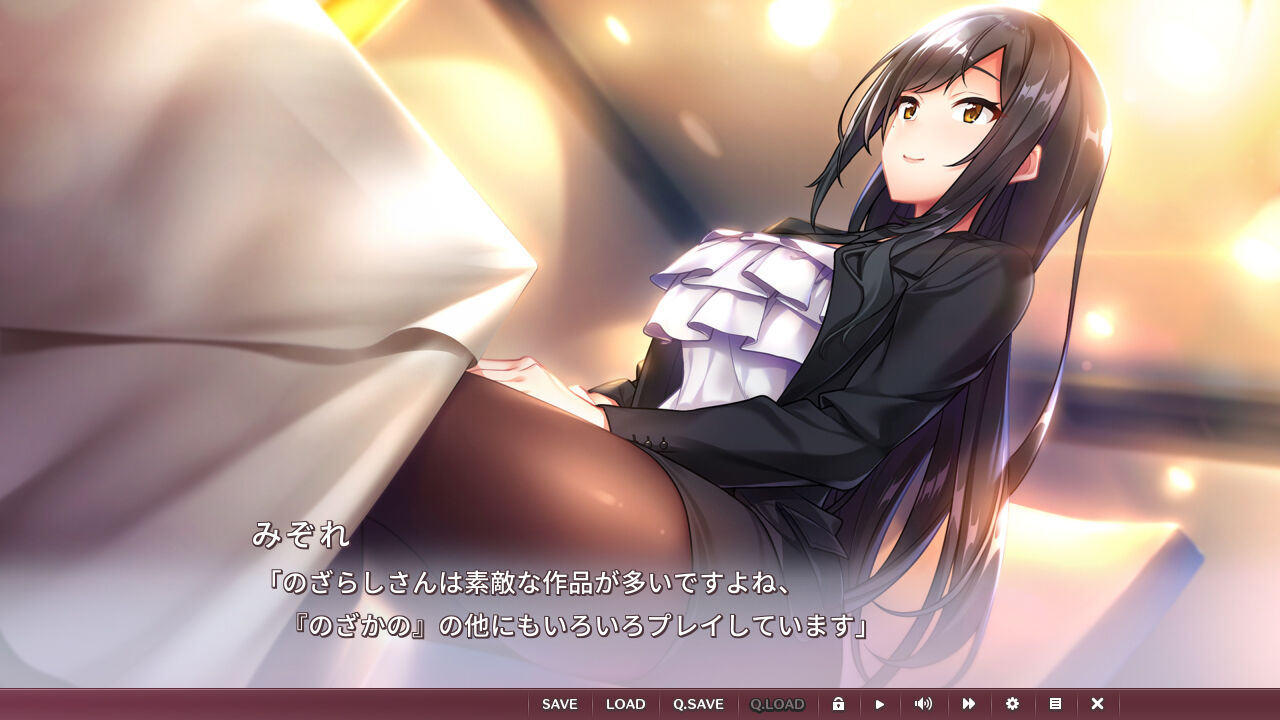Perform a quick save with Q.SAVE
The height and width of the screenshot is (720, 1280).
coord(700,703)
